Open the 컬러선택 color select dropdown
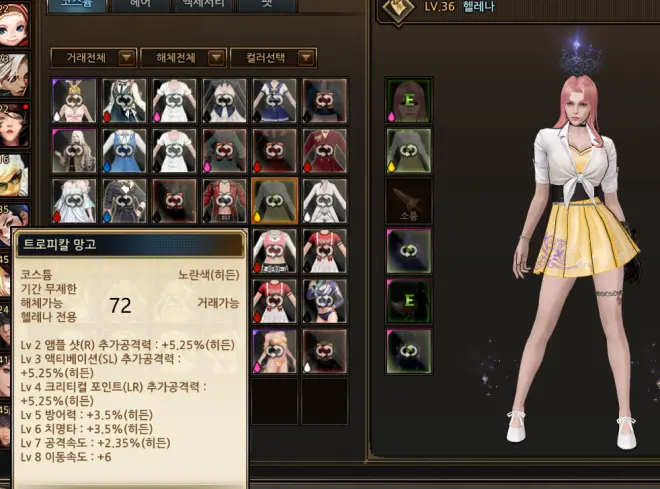Viewport: 660px width, 489px height. tap(273, 58)
